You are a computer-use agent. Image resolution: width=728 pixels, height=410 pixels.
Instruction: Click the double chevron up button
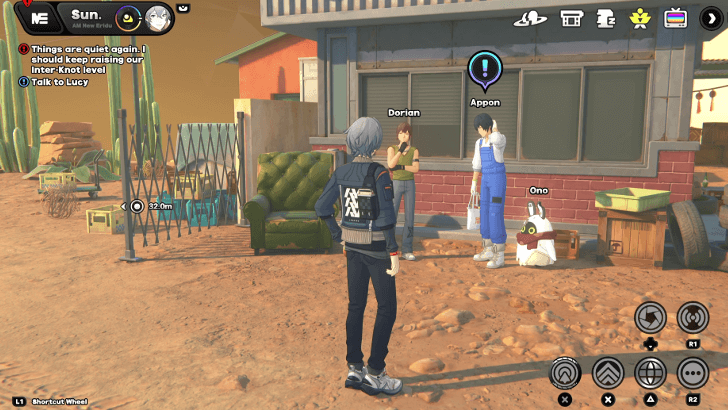(x=608, y=373)
